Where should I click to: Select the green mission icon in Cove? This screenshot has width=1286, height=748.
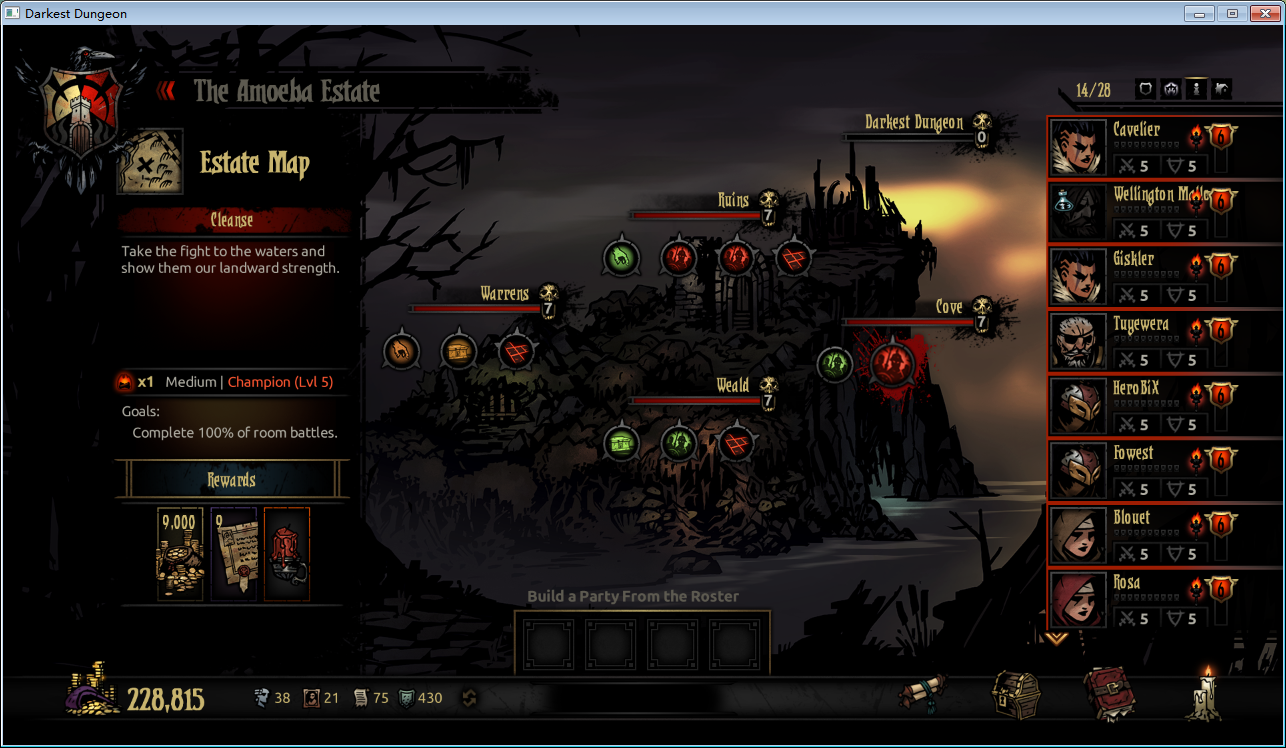pos(834,364)
